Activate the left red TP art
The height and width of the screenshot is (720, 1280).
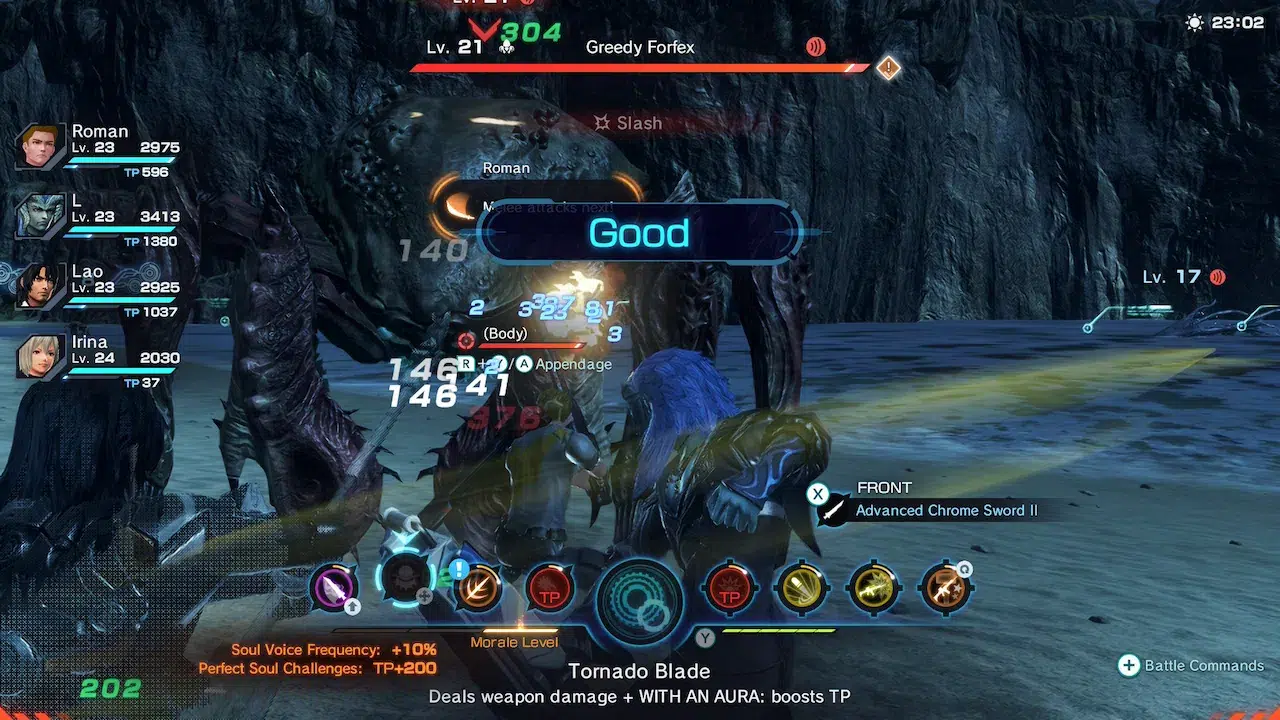[549, 588]
